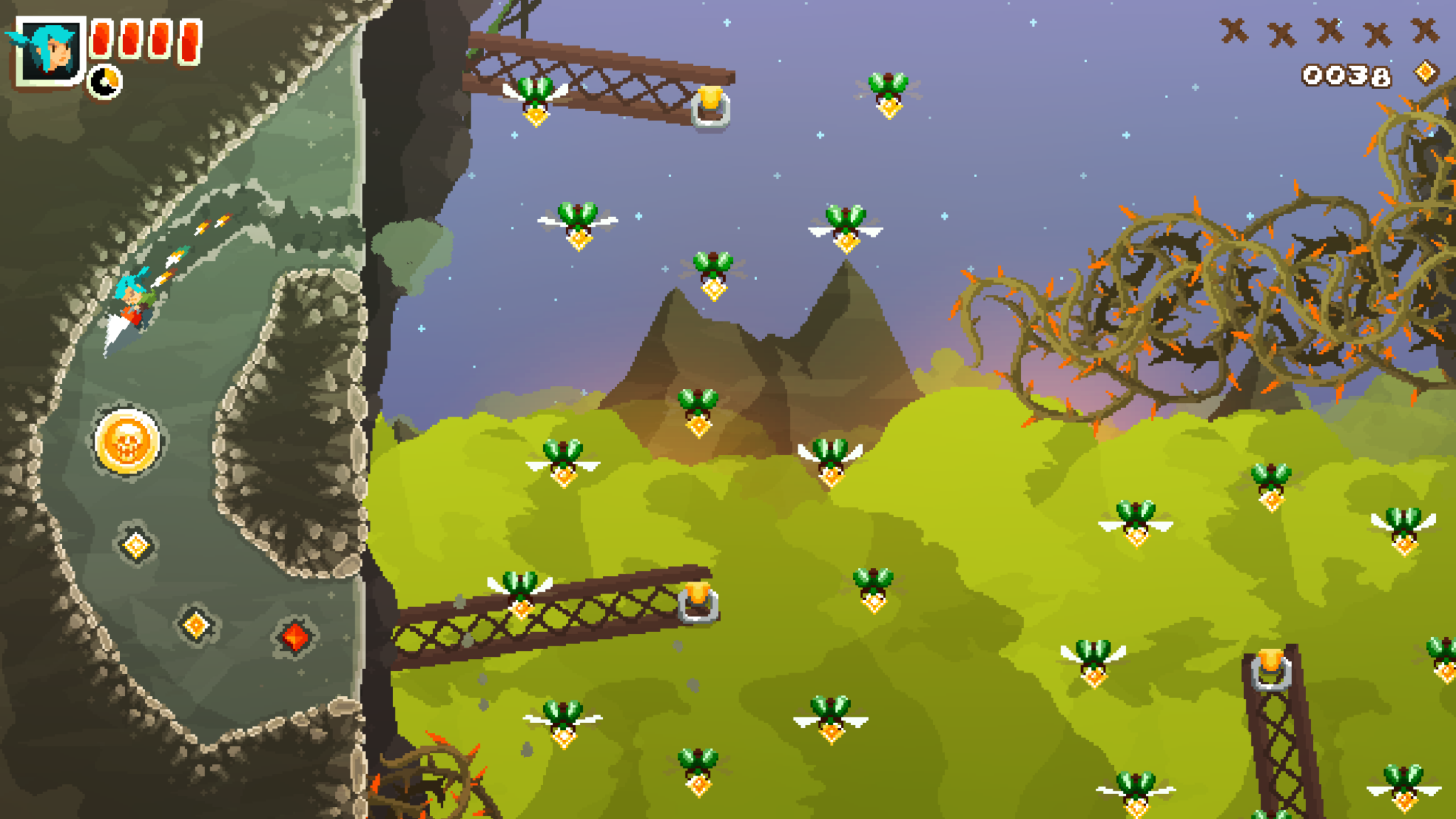Click the orange gem currency icon
The image size is (1456, 819).
tap(1425, 73)
